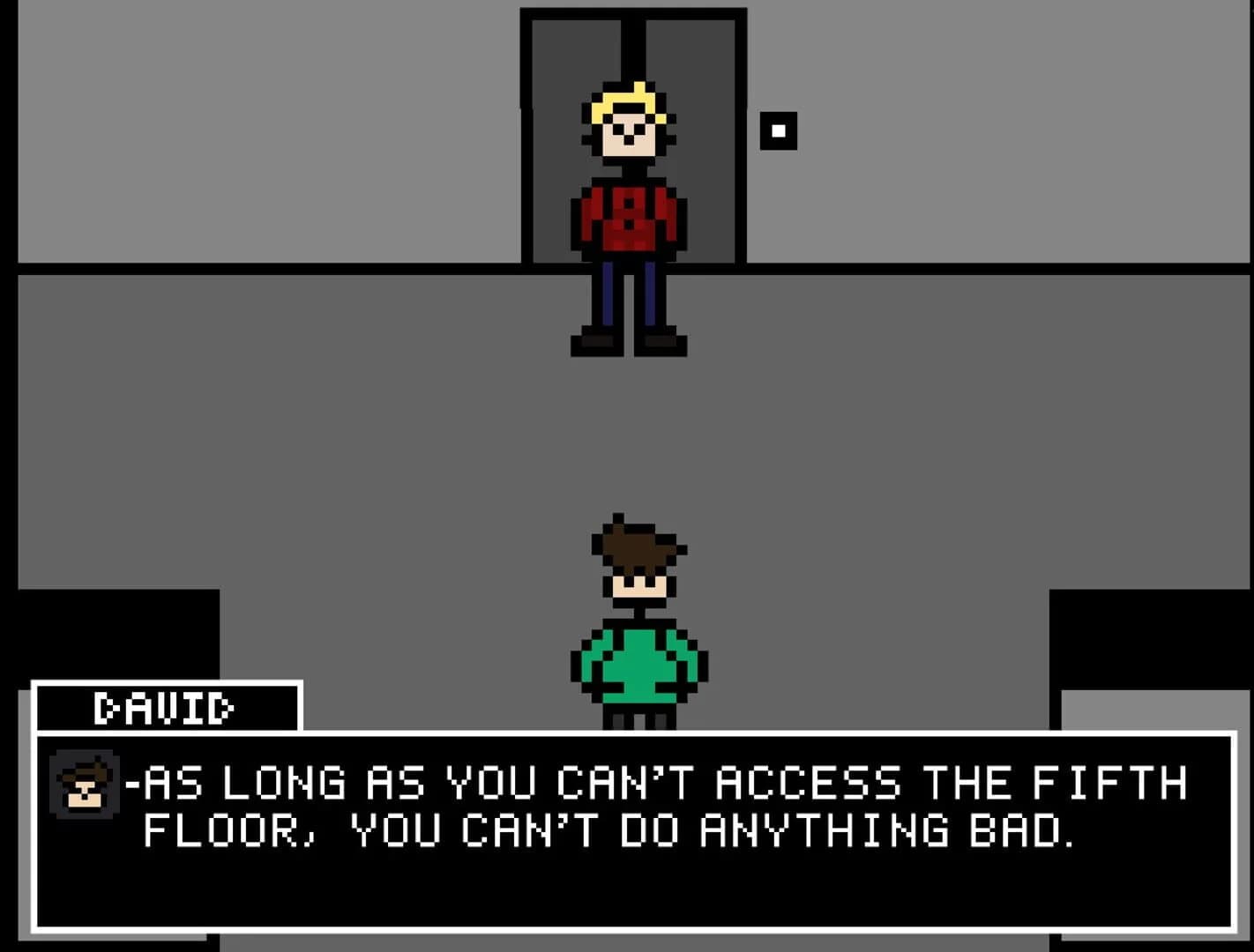
Task: Select the blonde character in red sweater
Action: 631,212
